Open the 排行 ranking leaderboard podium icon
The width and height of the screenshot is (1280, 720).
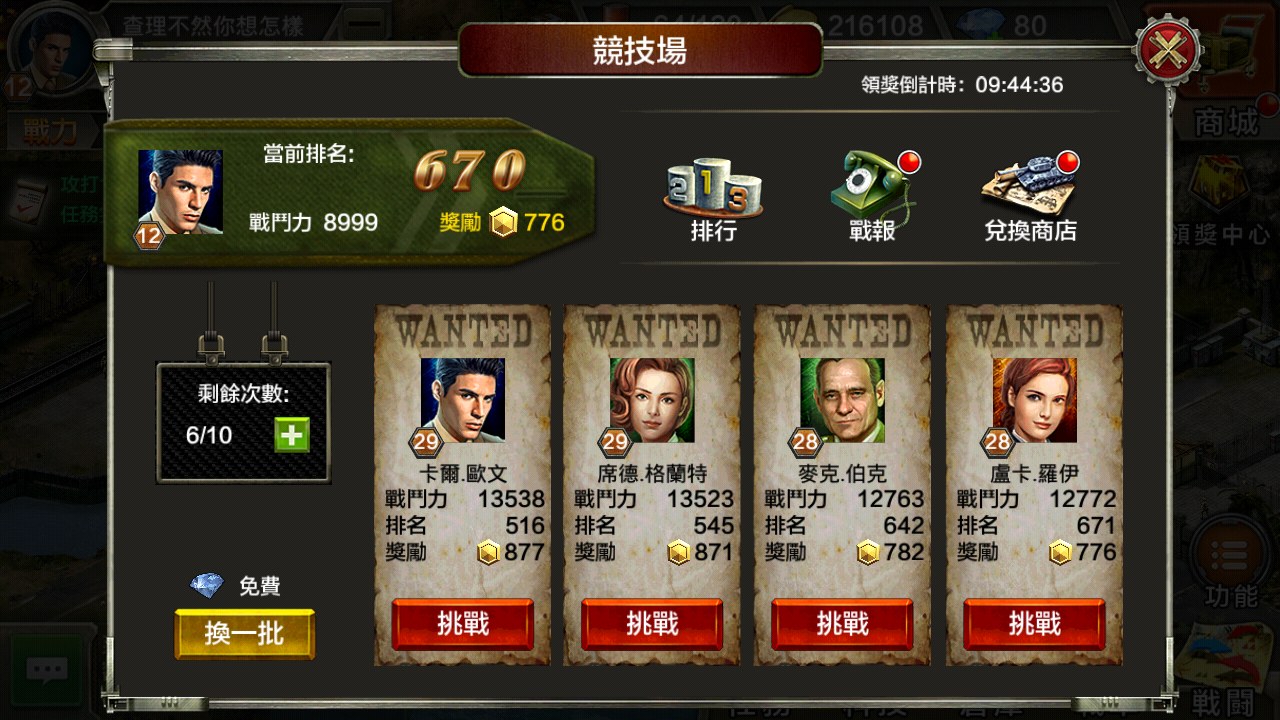(x=712, y=190)
